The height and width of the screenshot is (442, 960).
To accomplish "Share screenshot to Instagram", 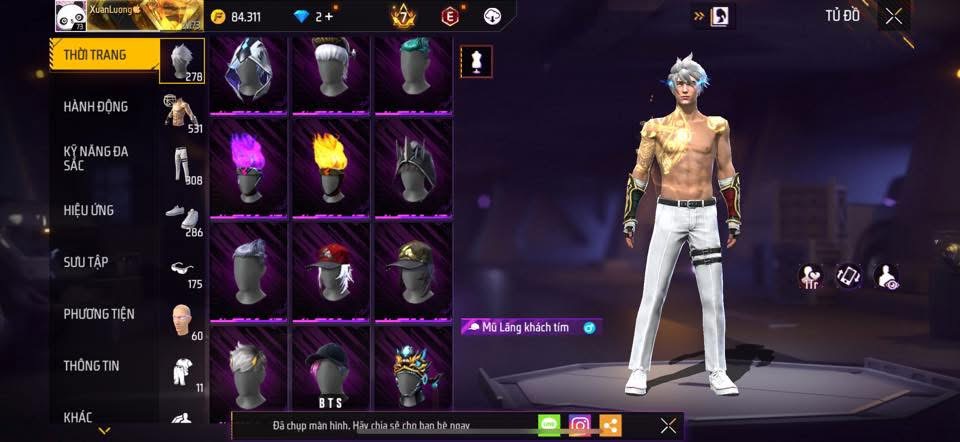I will (579, 425).
